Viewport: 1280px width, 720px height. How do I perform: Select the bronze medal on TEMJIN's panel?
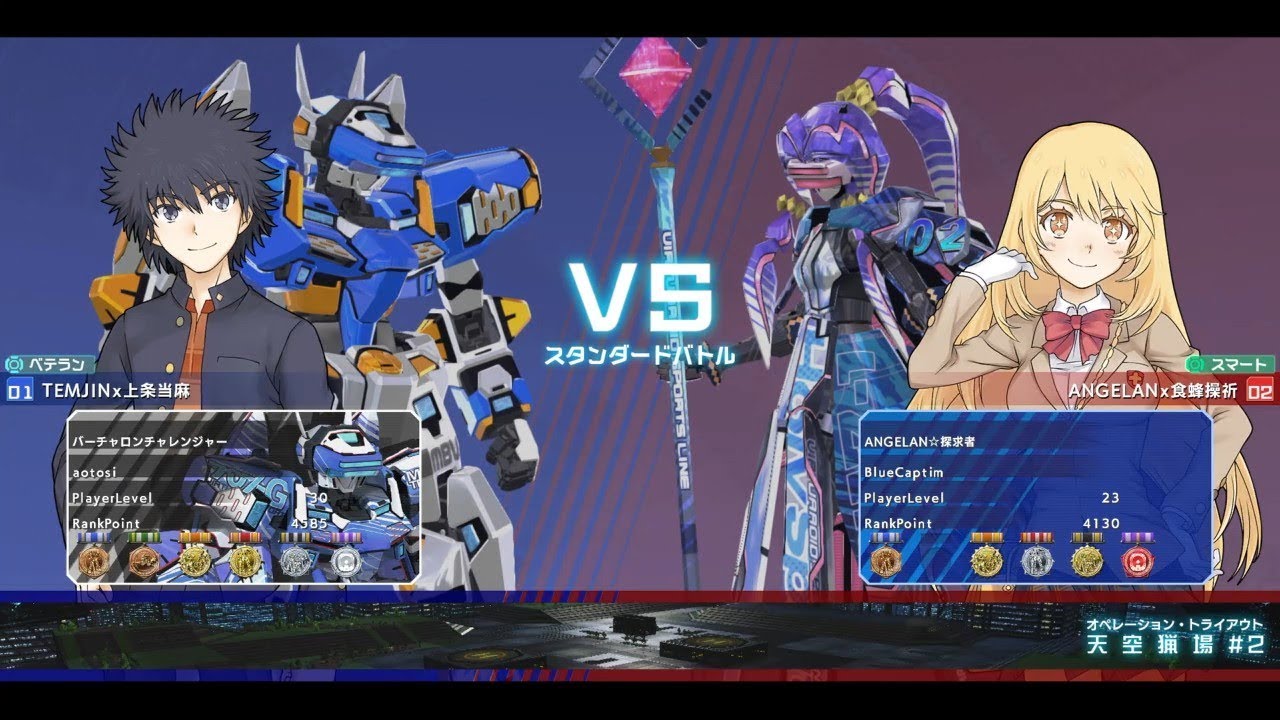93,562
